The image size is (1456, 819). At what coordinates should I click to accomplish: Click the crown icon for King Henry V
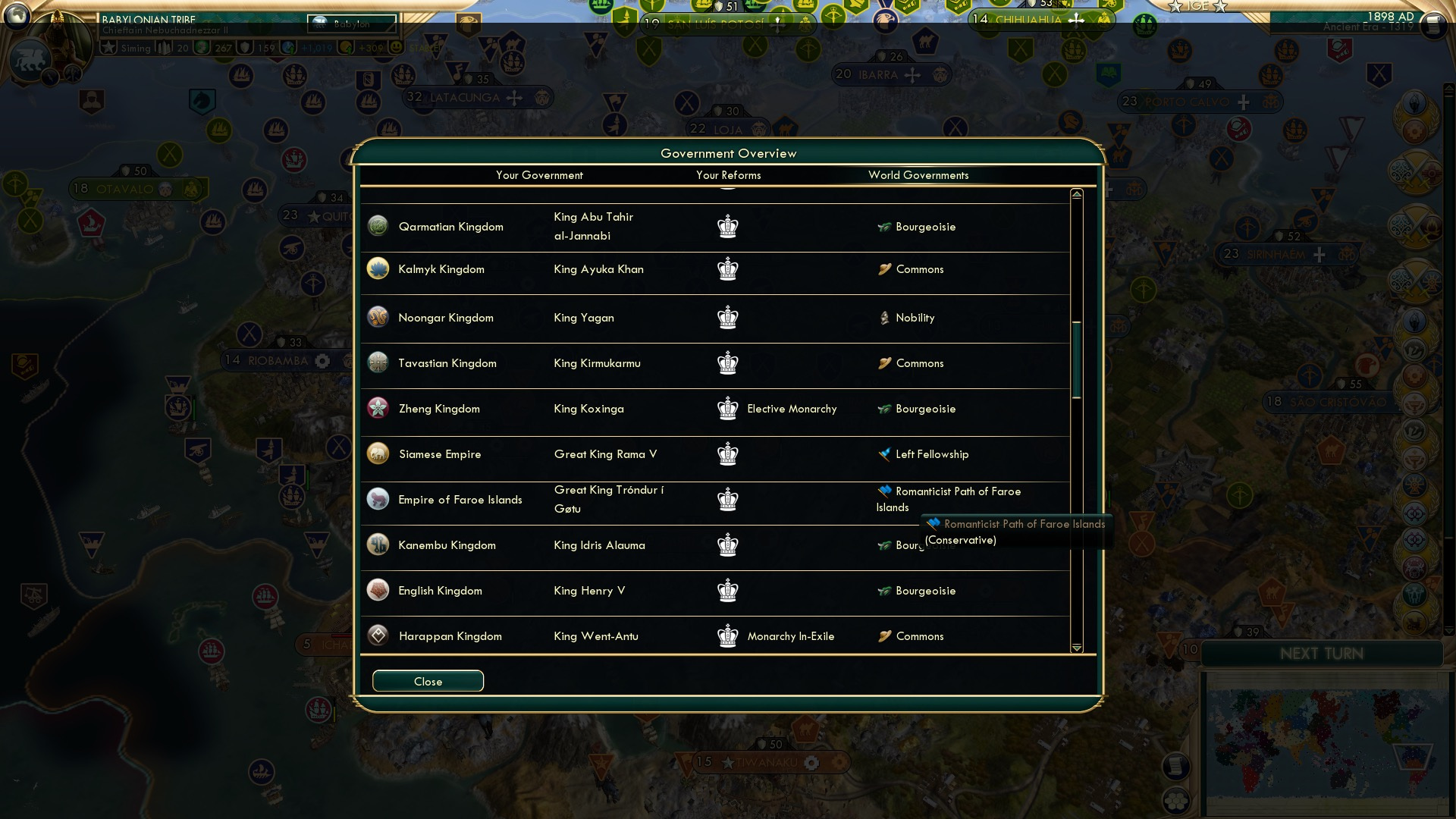coord(728,591)
